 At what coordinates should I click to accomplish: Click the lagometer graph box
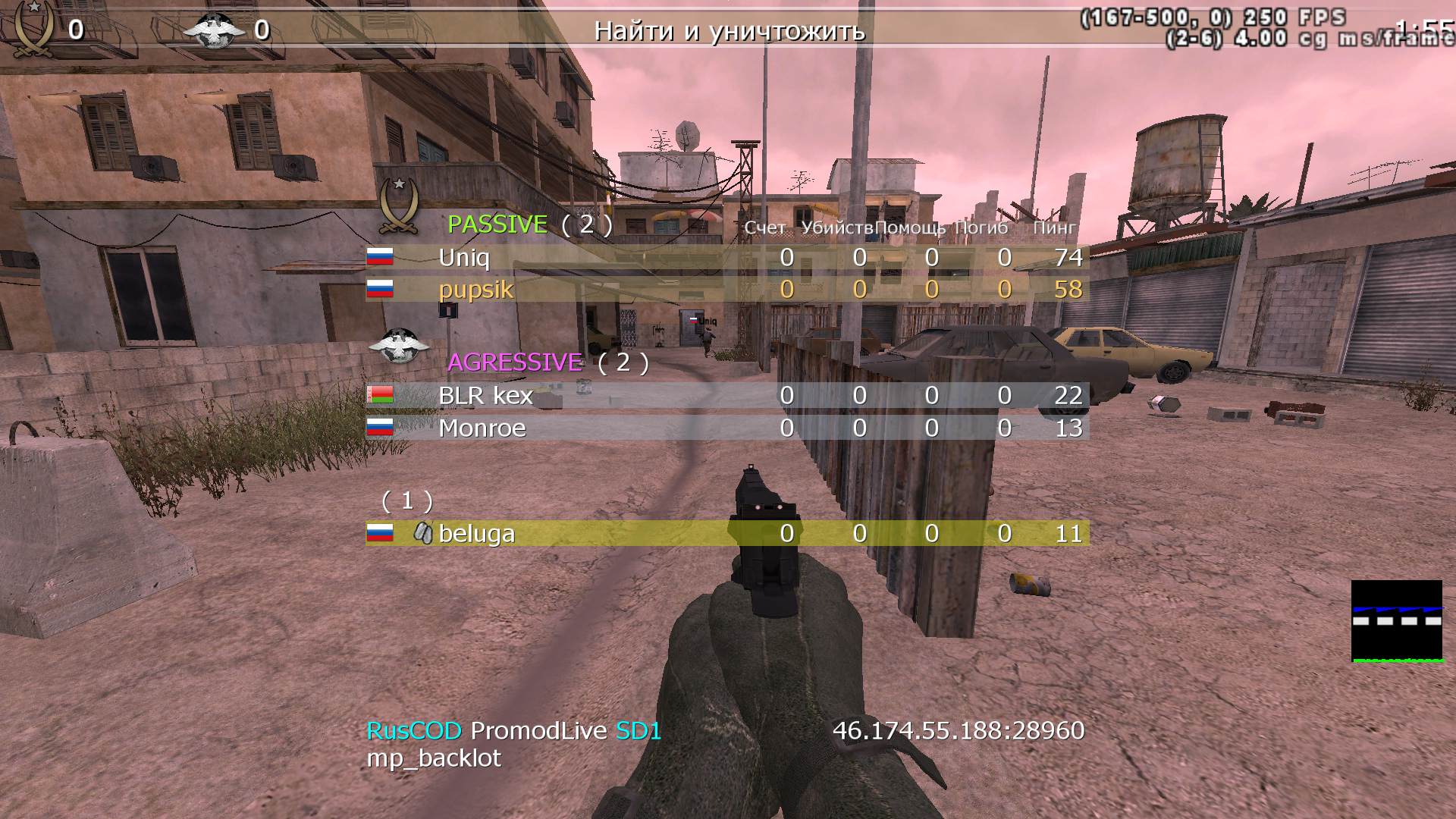[x=1397, y=621]
